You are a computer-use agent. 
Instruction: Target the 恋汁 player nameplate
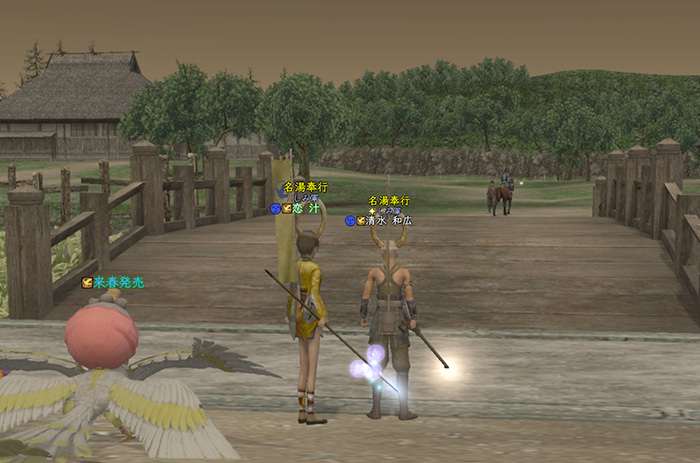click(x=304, y=209)
